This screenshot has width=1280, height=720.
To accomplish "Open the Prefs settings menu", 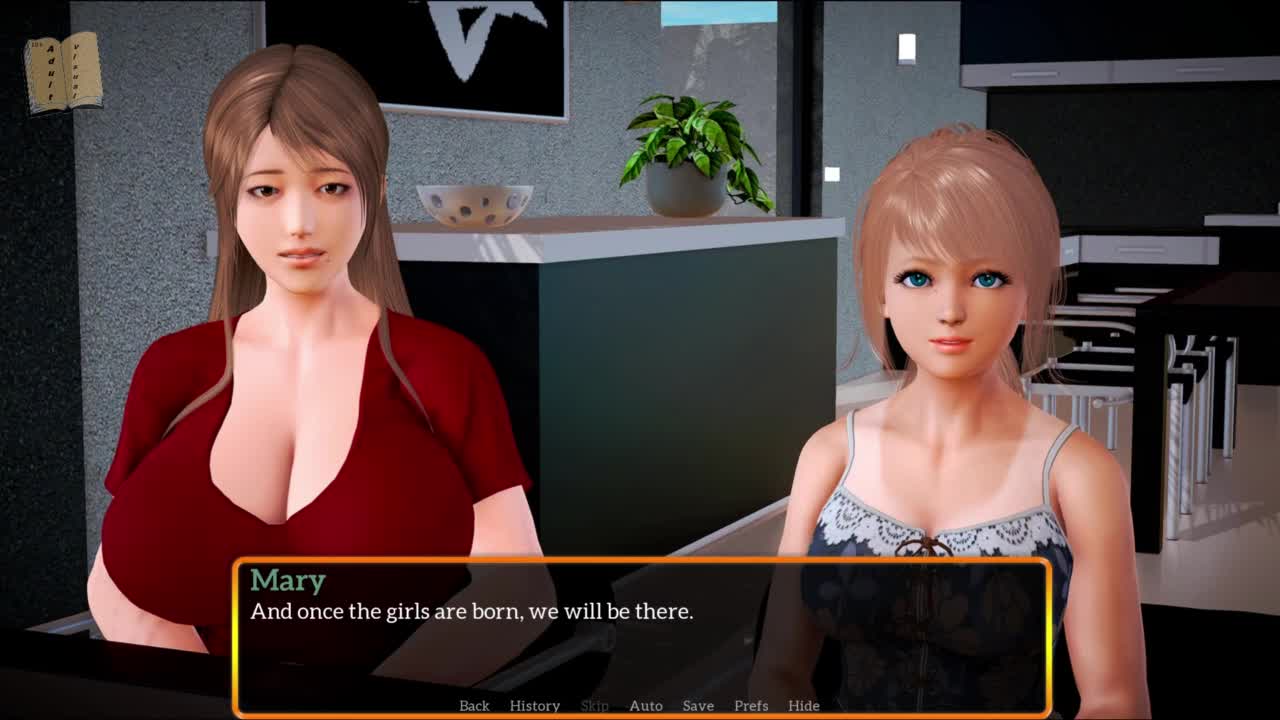I will 751,705.
